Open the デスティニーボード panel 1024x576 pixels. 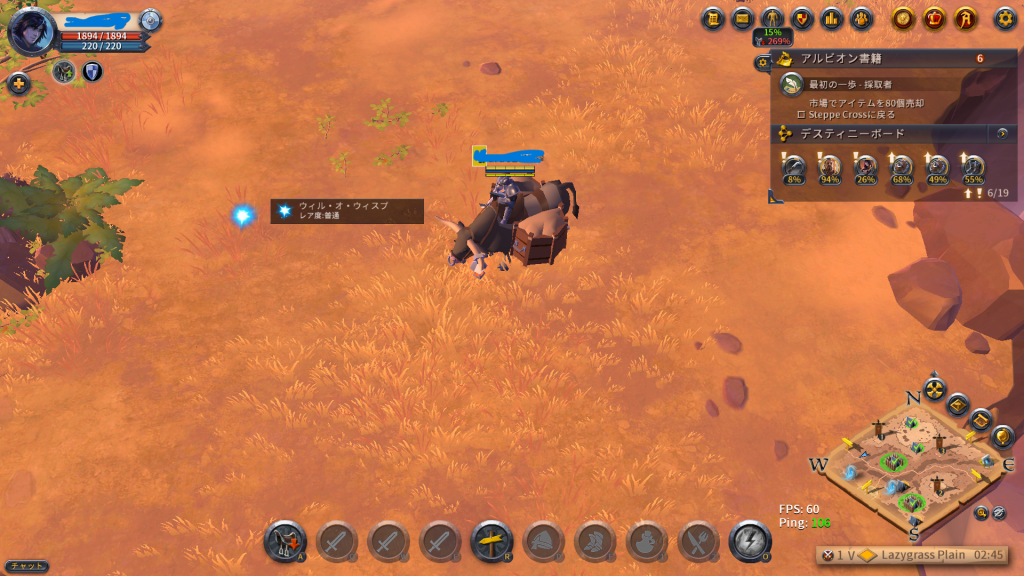coord(880,133)
